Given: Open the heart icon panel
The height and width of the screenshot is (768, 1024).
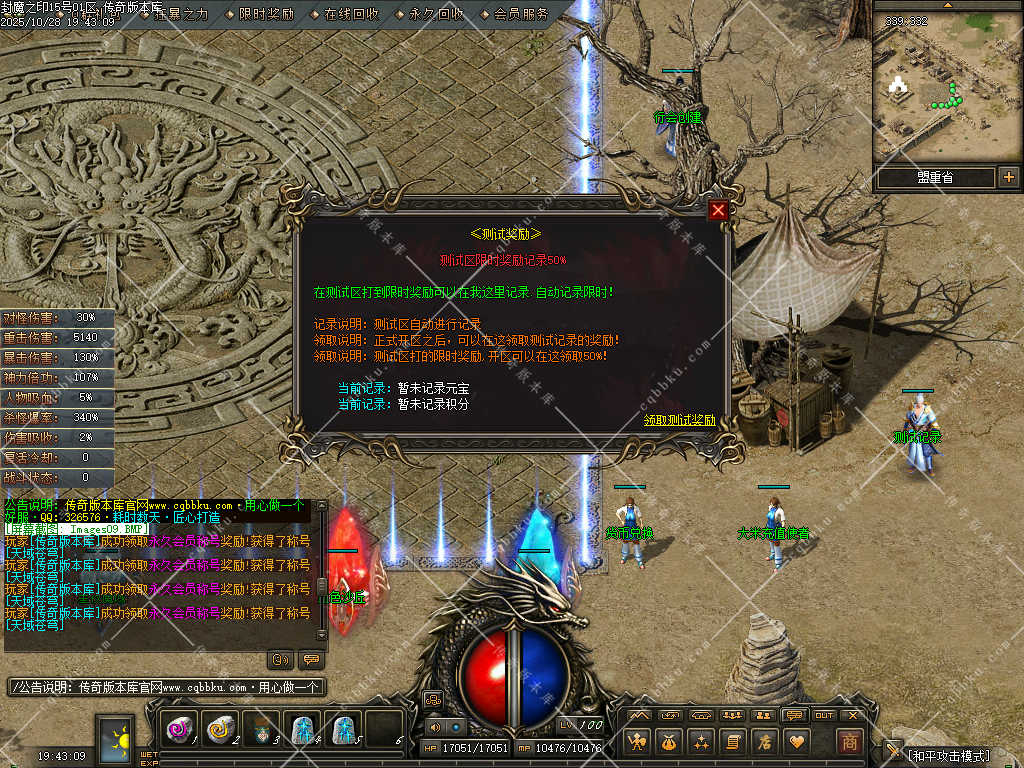Looking at the screenshot, I should pyautogui.click(x=796, y=741).
